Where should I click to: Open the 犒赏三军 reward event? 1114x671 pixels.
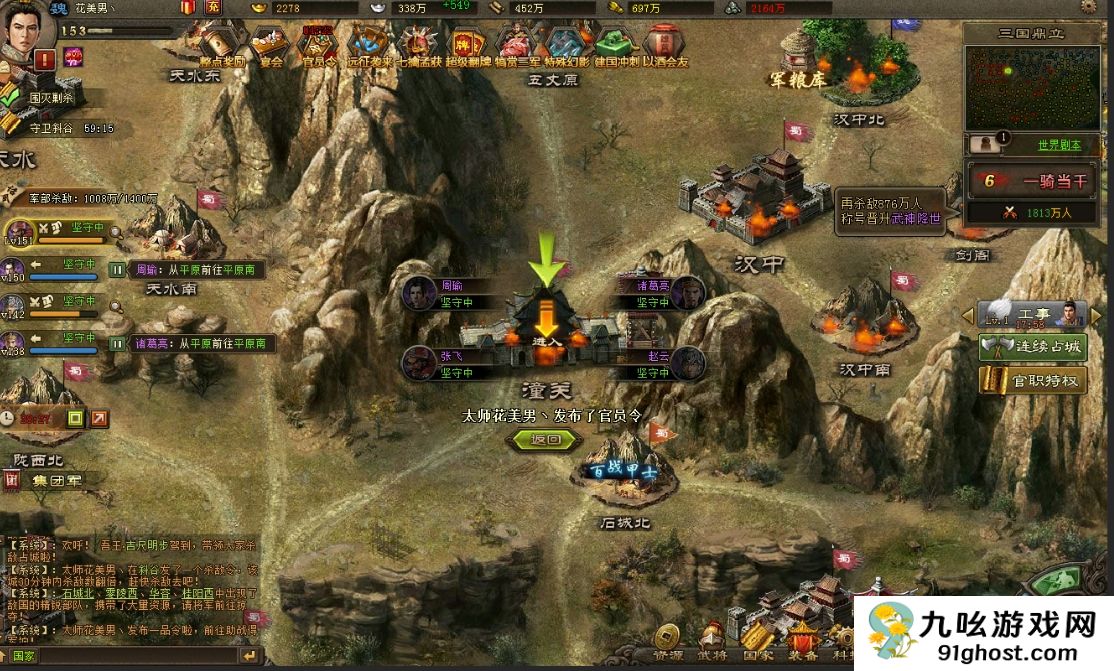[x=515, y=44]
